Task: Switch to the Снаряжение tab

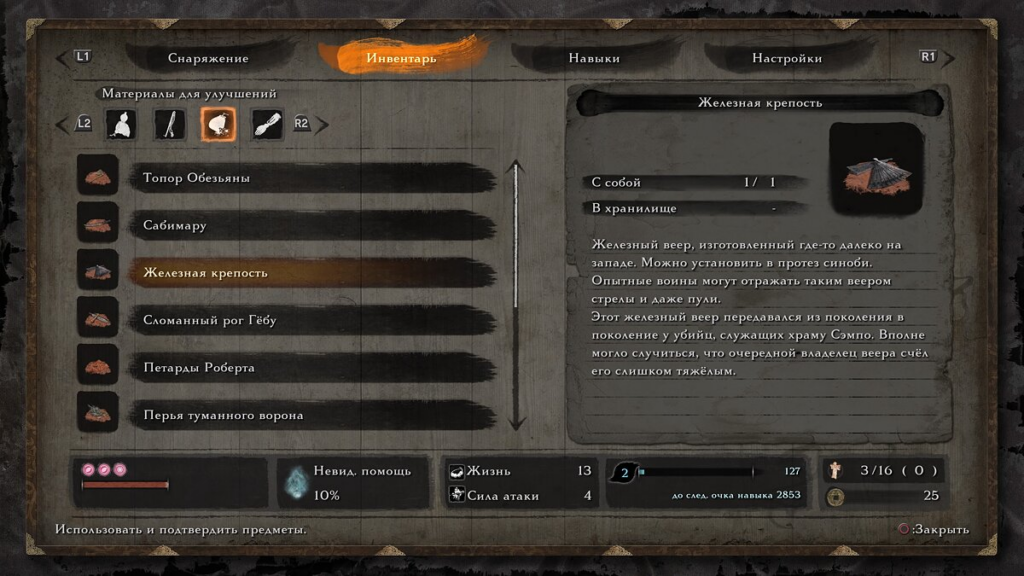Action: click(208, 58)
